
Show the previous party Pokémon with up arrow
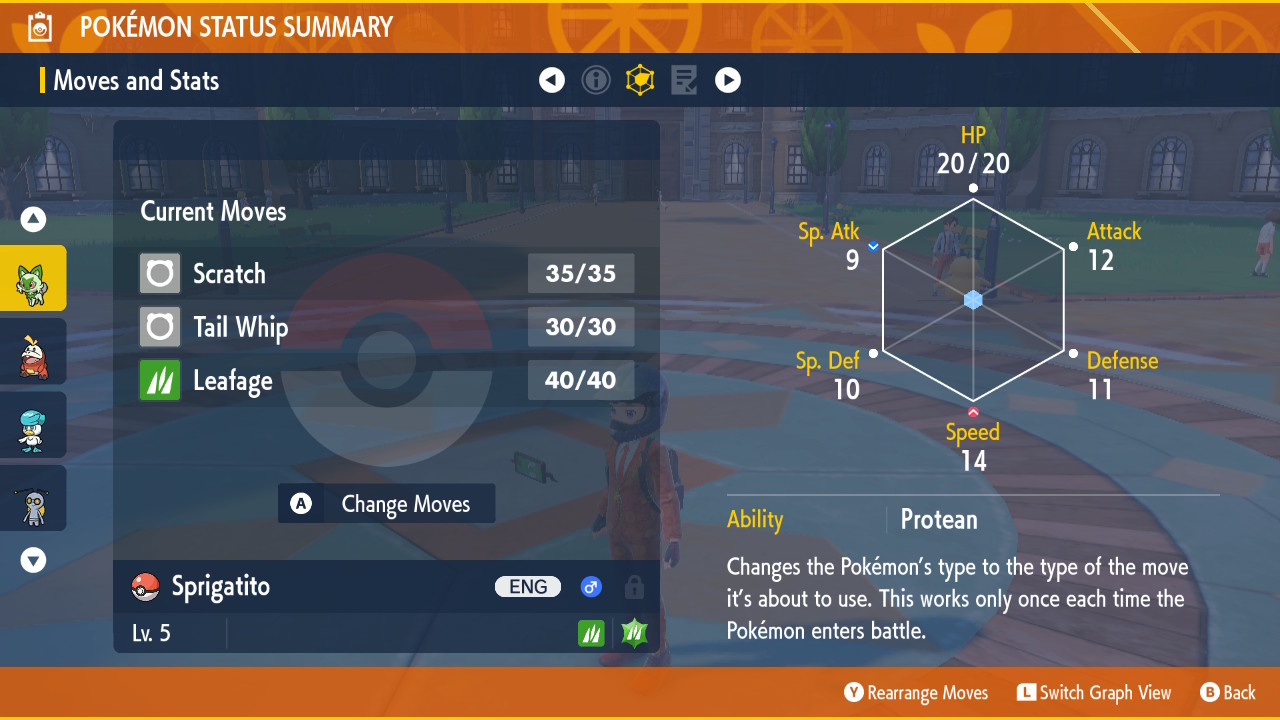33,219
